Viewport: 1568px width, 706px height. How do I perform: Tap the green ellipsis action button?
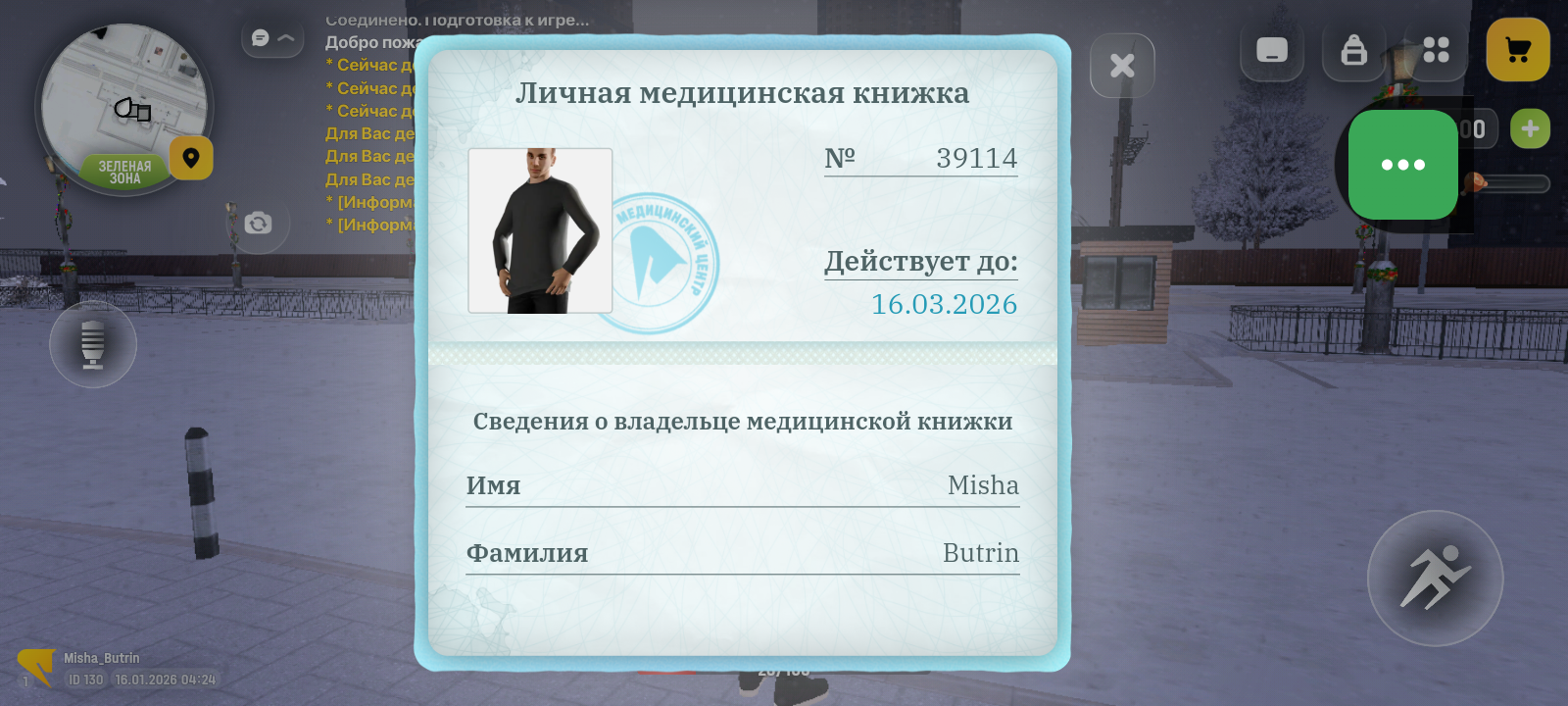1403,165
